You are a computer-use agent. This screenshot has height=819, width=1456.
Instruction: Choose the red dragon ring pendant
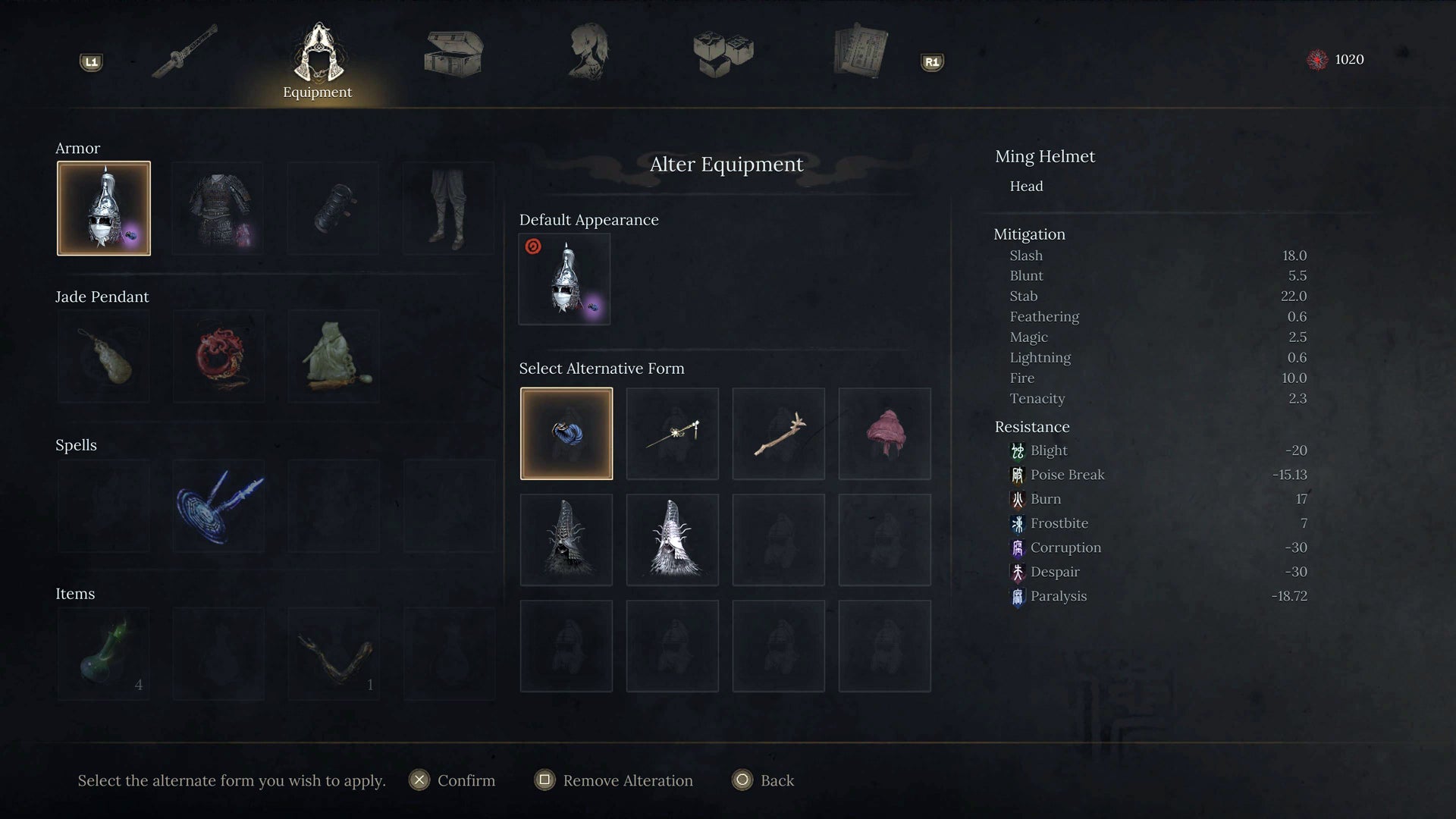(x=219, y=356)
